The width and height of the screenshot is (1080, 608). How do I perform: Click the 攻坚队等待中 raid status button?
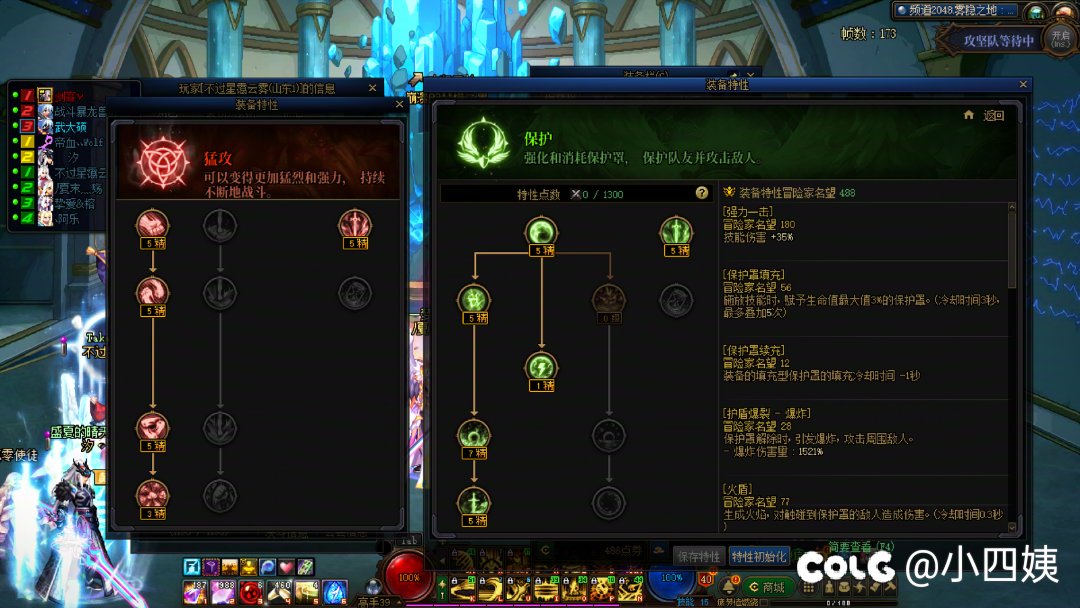point(998,41)
